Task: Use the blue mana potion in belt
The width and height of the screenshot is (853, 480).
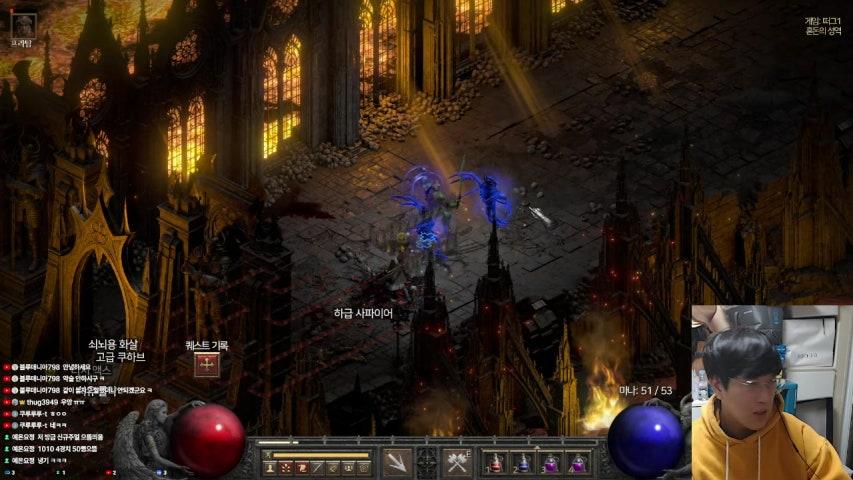Action: pyautogui.click(x=522, y=464)
